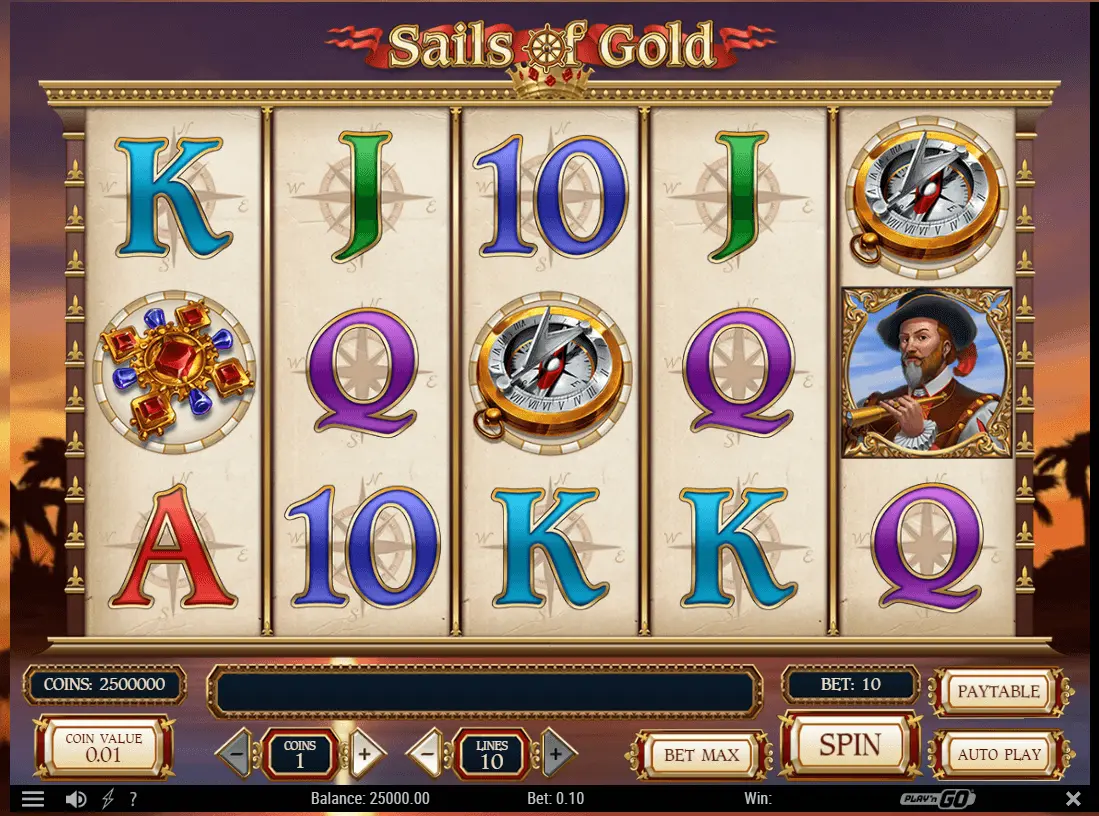
Task: Start AUTO PLAY mode
Action: (999, 754)
